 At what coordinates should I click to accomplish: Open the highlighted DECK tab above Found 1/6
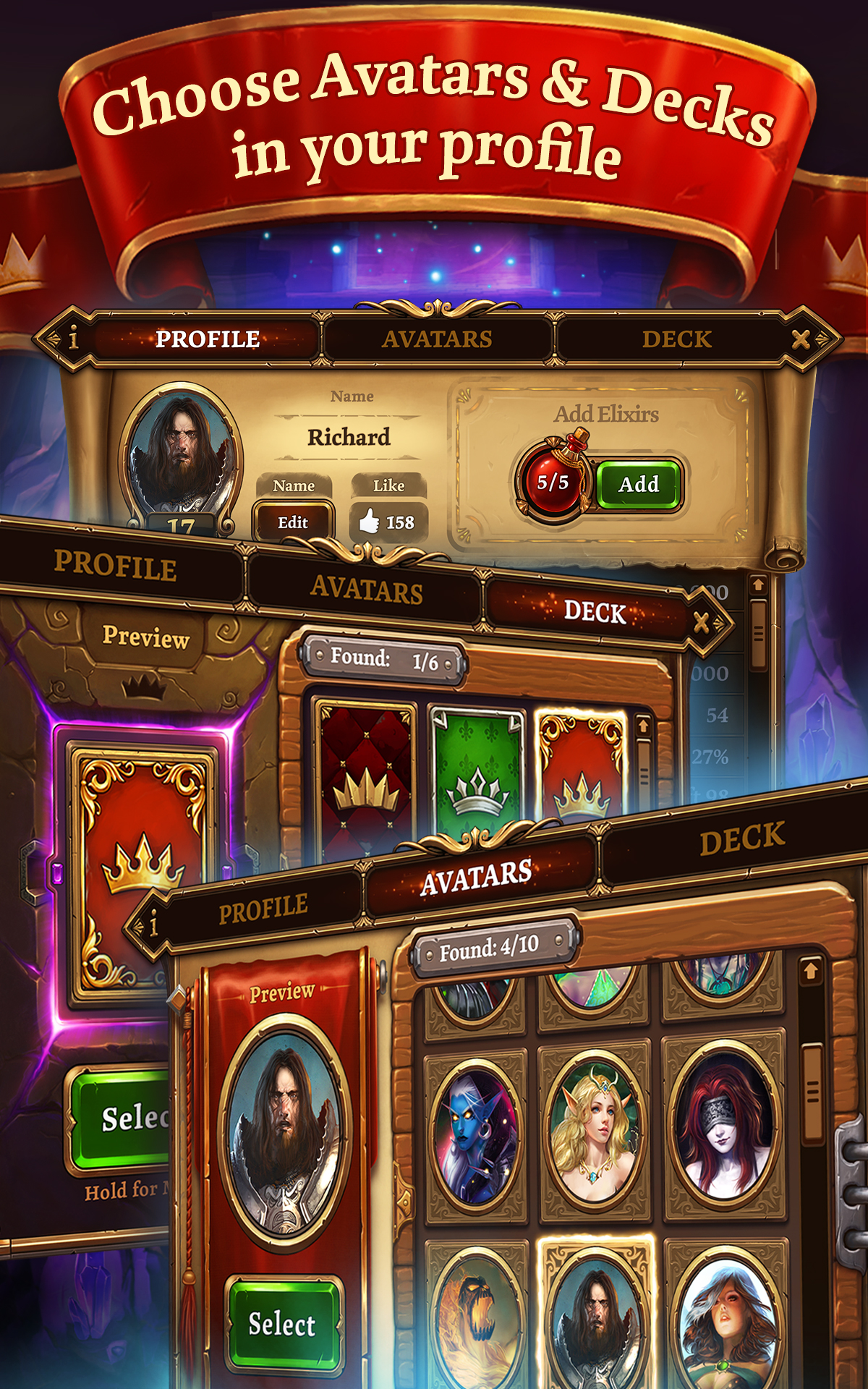(x=594, y=612)
